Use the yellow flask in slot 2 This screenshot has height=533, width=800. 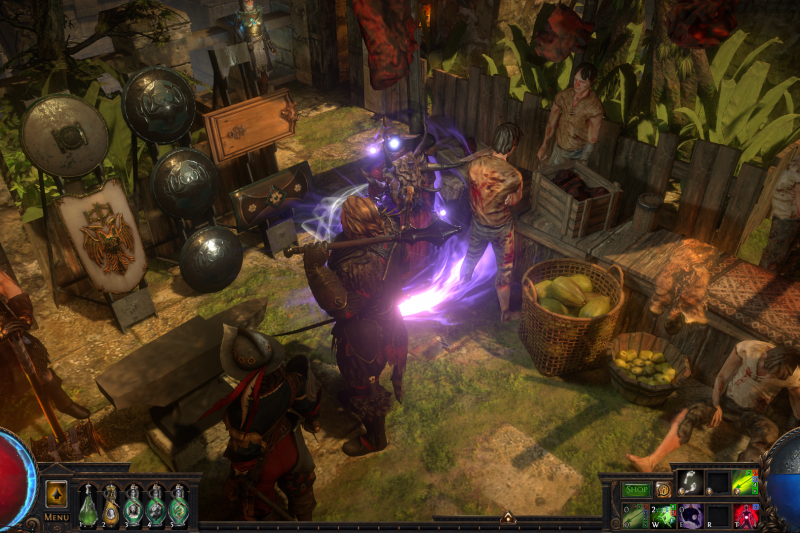point(111,508)
